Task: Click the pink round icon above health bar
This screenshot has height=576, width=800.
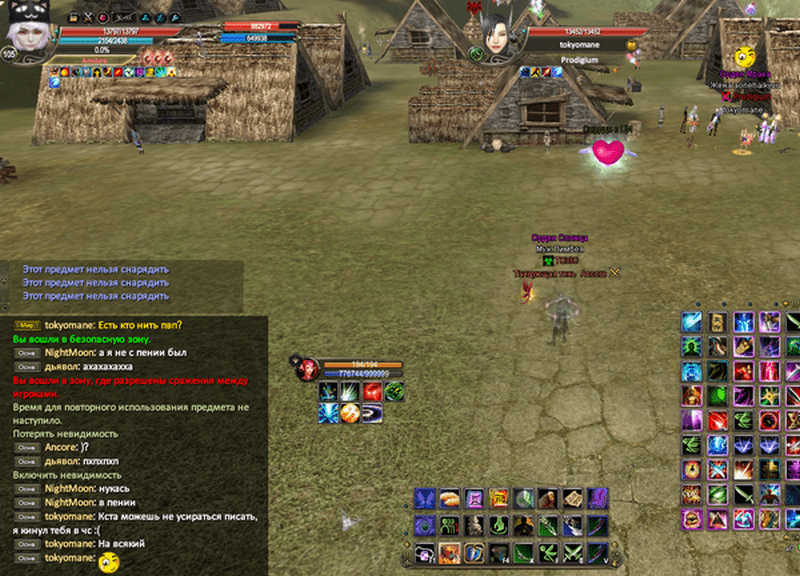Action: [102, 17]
